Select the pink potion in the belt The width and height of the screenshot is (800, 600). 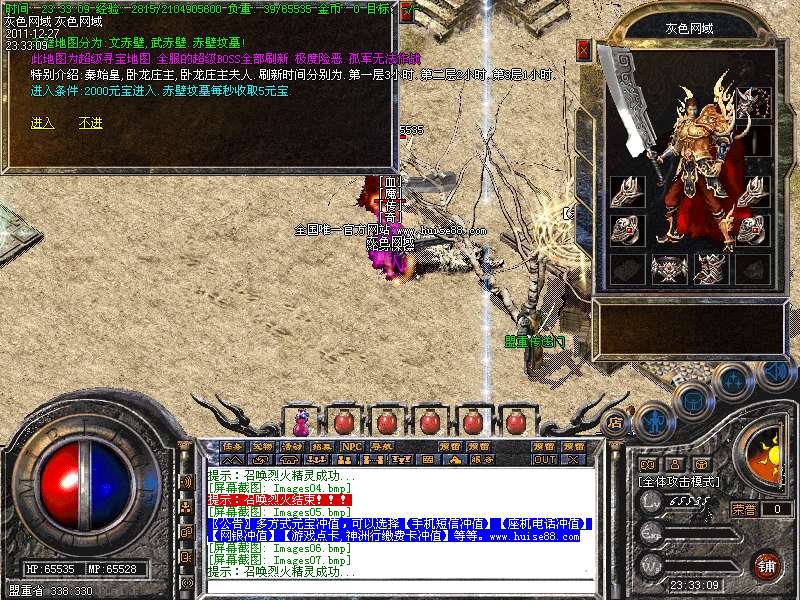click(301, 420)
